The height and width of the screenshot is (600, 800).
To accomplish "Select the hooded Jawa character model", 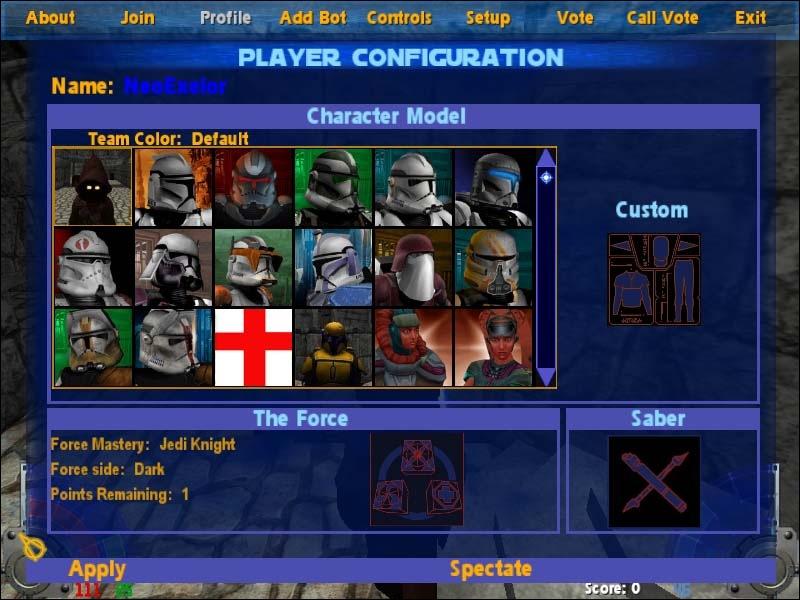I will (x=93, y=187).
